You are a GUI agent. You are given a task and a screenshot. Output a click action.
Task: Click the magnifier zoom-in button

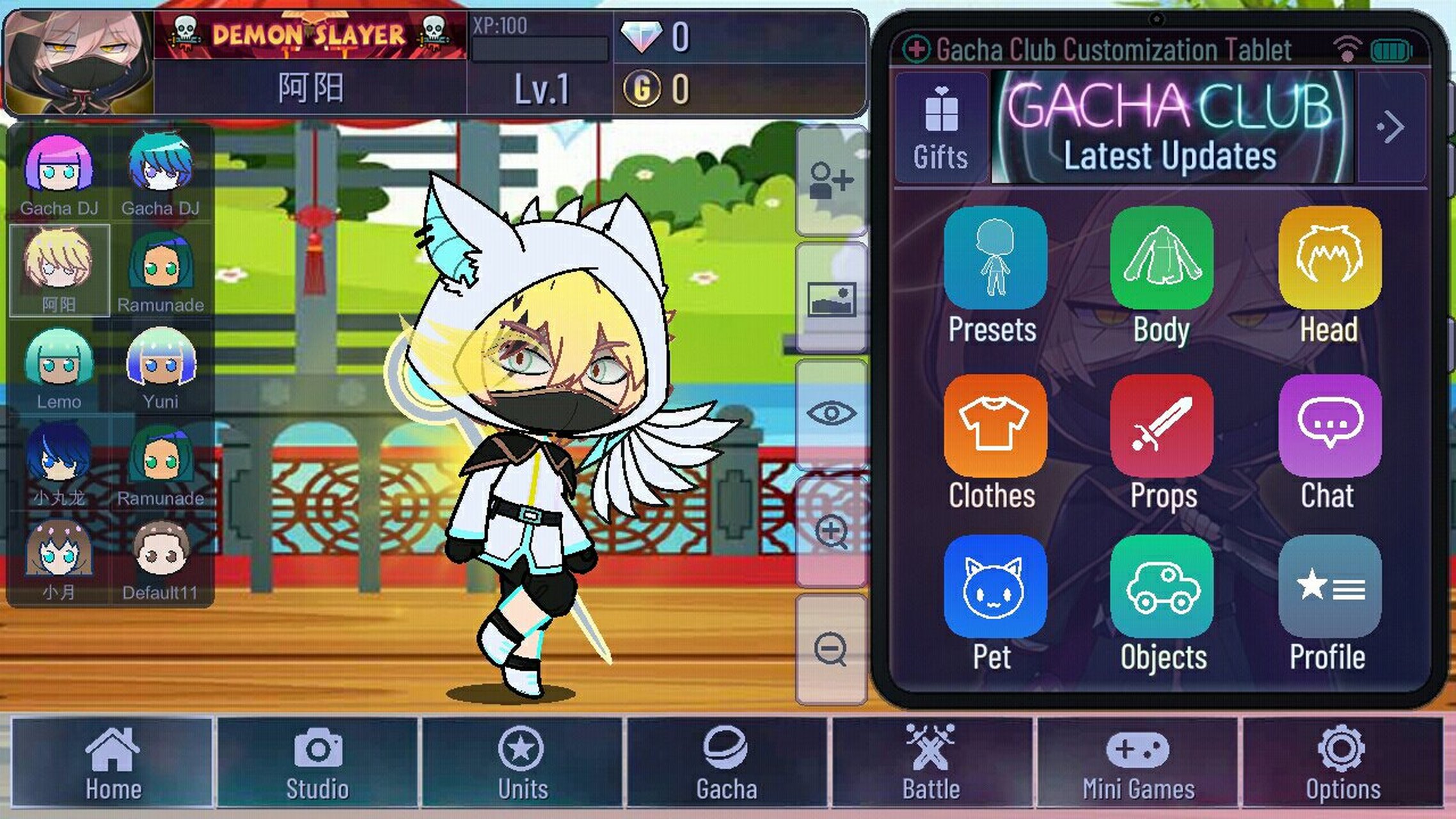pos(831,532)
